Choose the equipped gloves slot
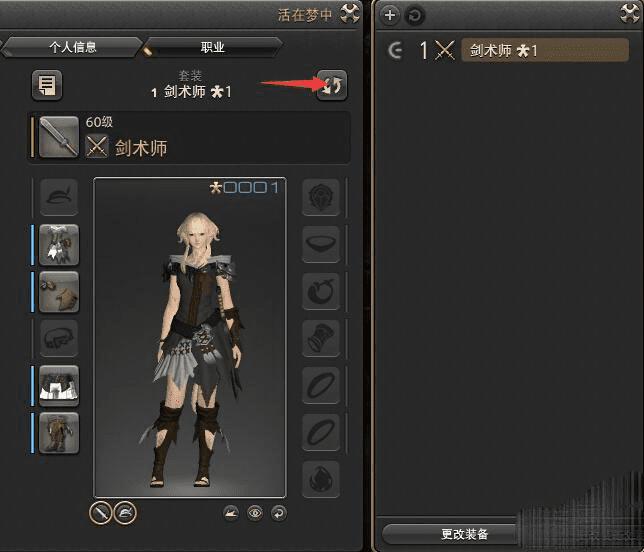This screenshot has width=644, height=552. tap(59, 292)
